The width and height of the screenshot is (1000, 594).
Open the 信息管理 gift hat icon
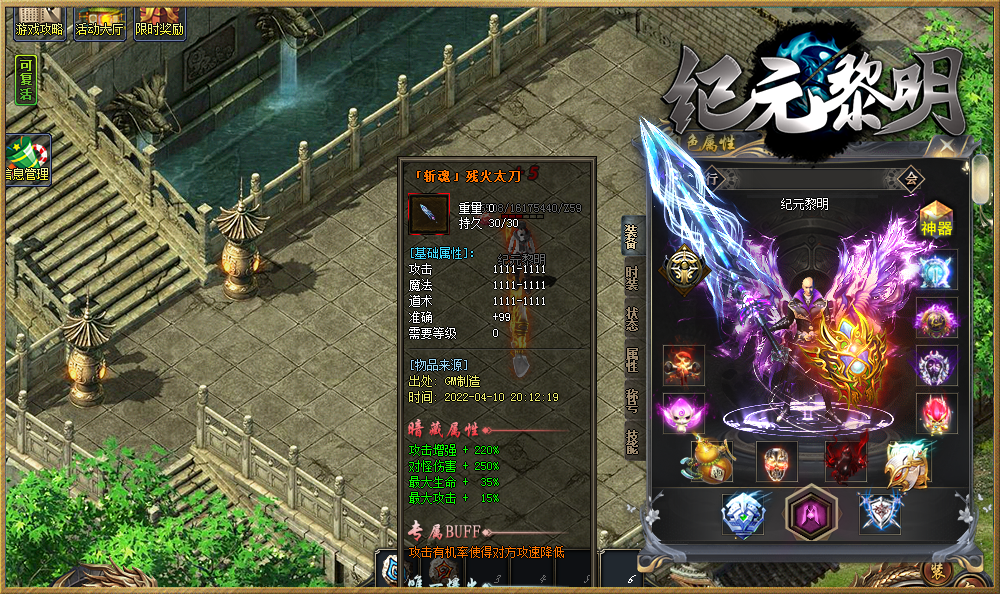[x=28, y=160]
